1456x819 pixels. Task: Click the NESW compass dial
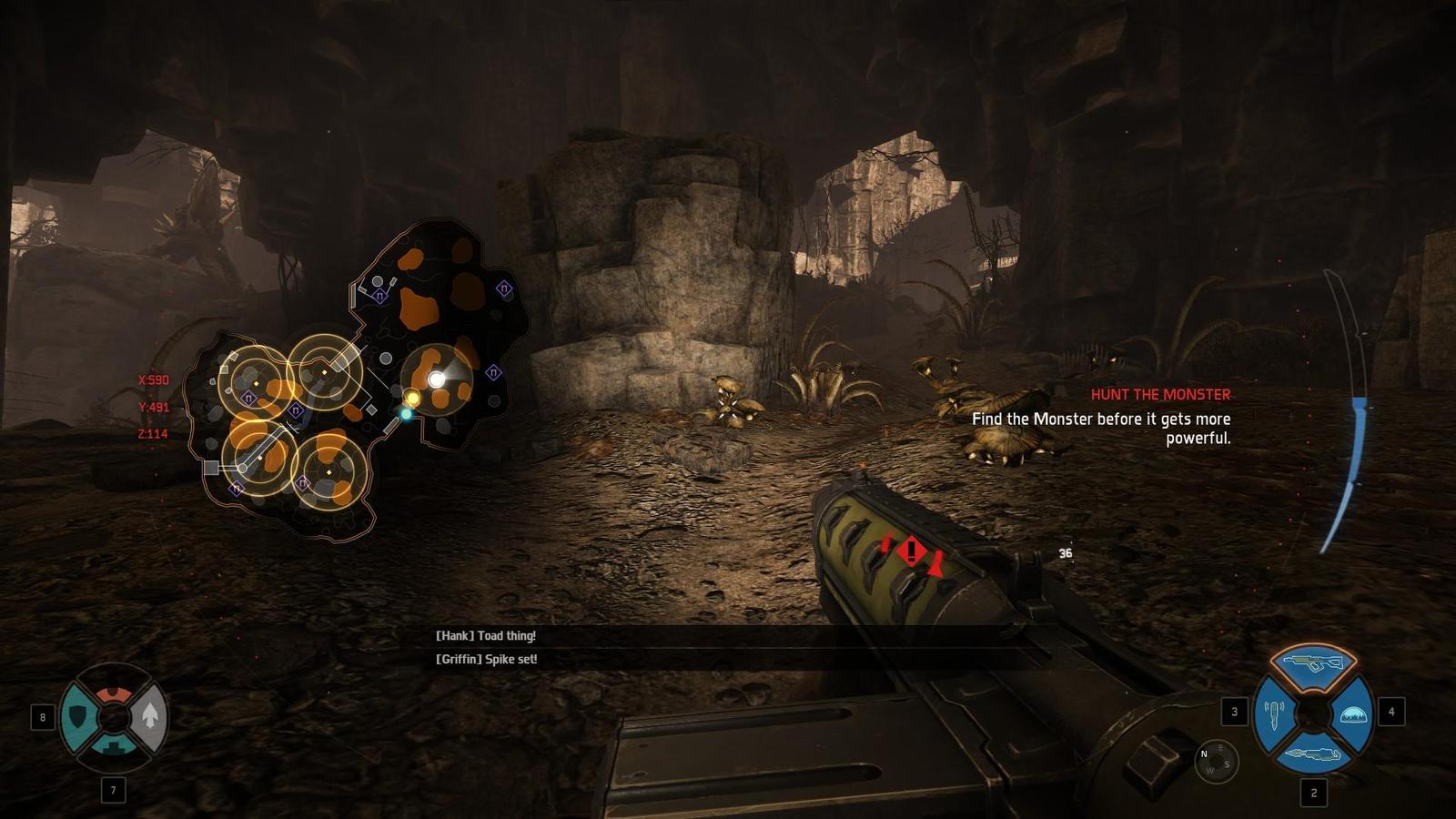pos(1216,763)
